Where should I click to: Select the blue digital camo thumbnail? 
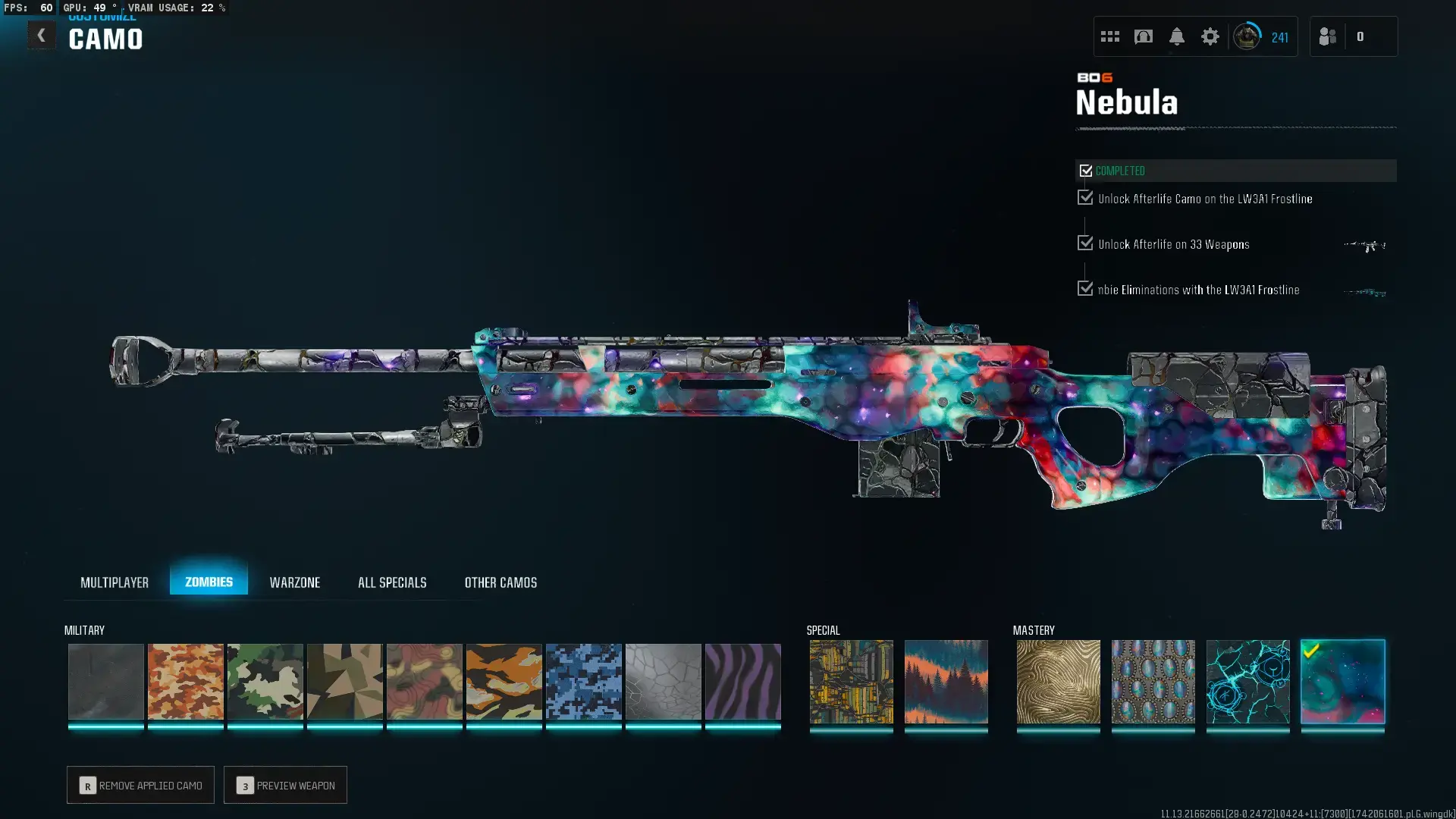point(584,682)
